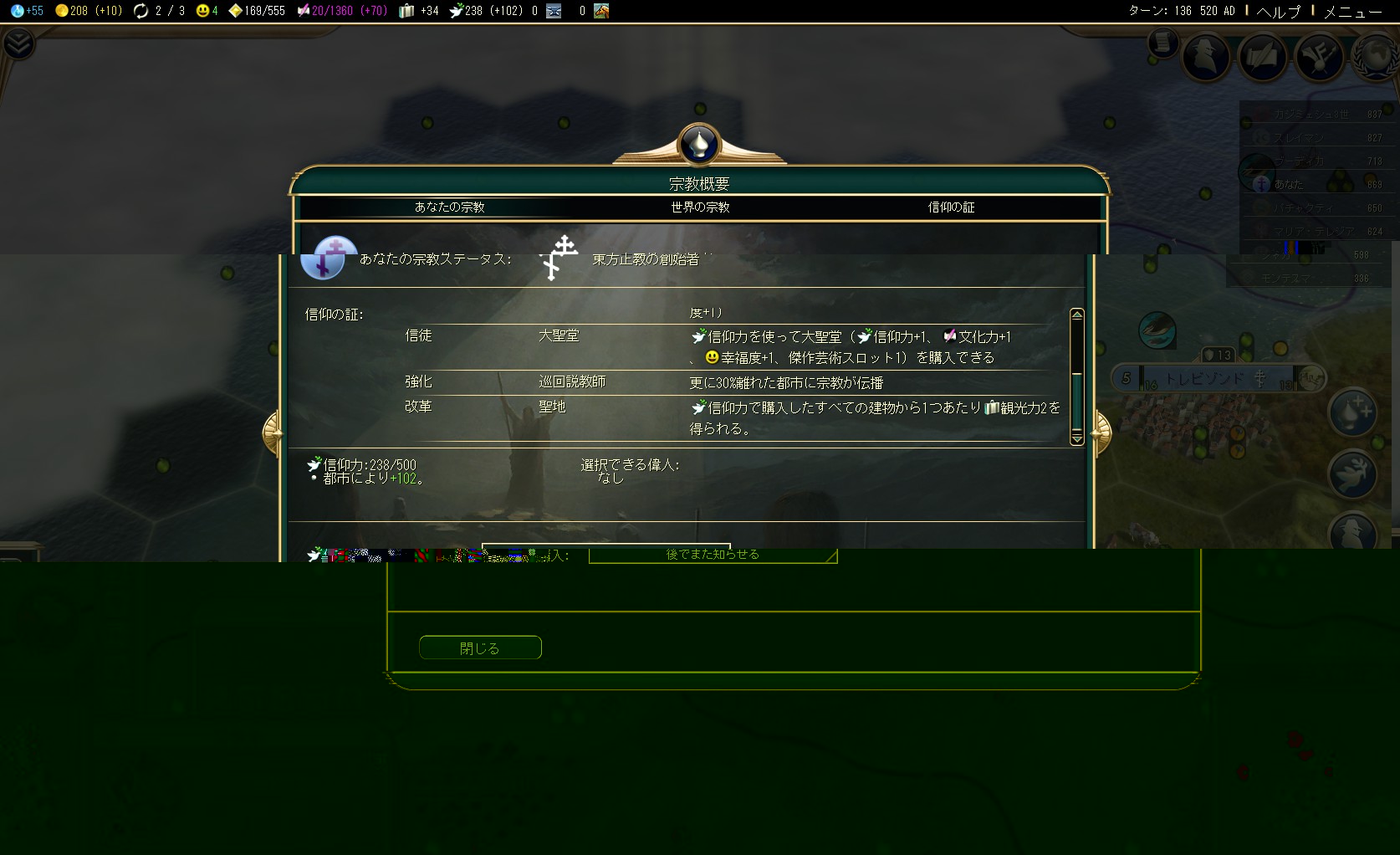Image resolution: width=1400 pixels, height=855 pixels.
Task: Close the religion overview with 閉じる
Action: click(x=480, y=648)
